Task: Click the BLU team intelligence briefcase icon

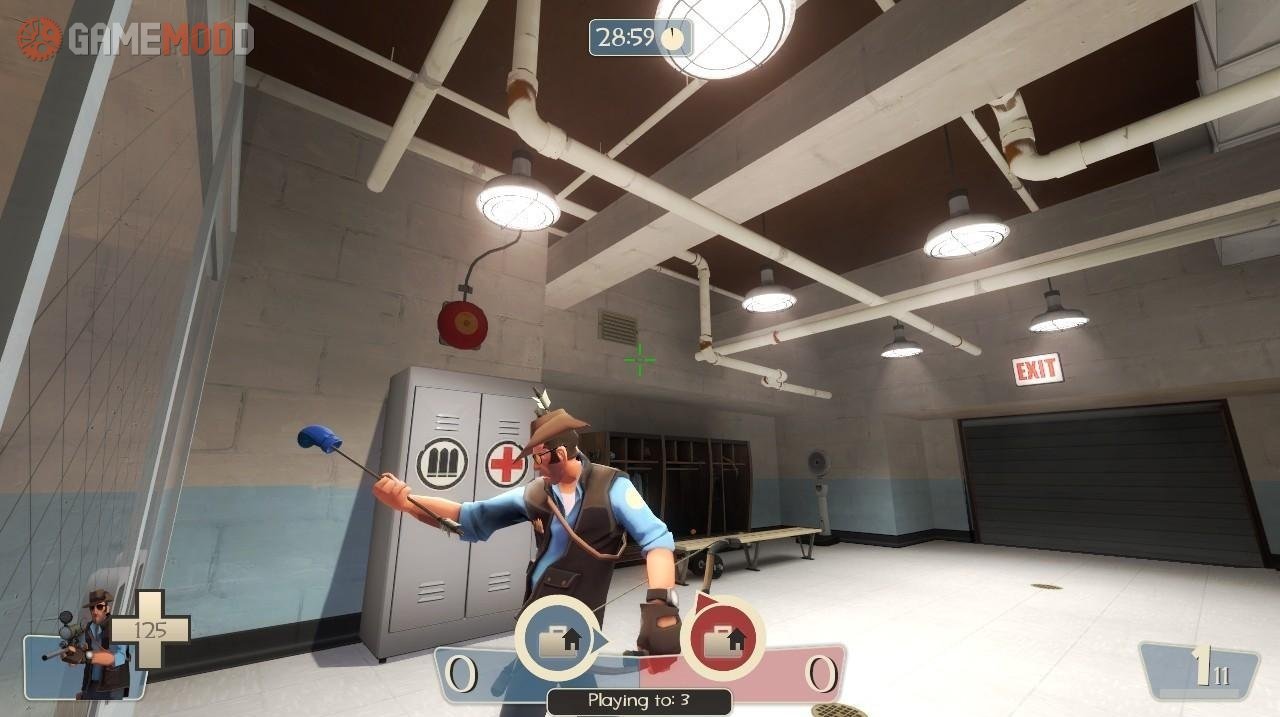Action: pyautogui.click(x=558, y=639)
